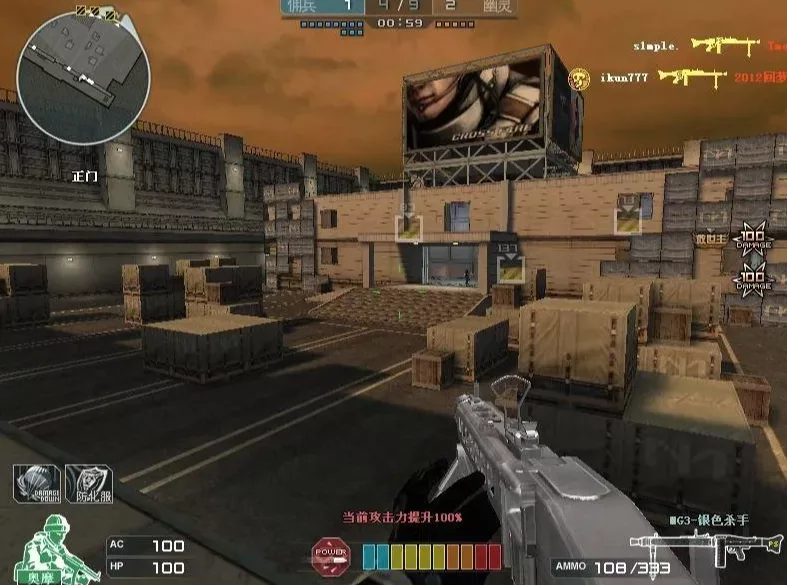Image resolution: width=787 pixels, height=585 pixels.
Task: Click the ikun777 kill feed entry
Action: [690, 77]
